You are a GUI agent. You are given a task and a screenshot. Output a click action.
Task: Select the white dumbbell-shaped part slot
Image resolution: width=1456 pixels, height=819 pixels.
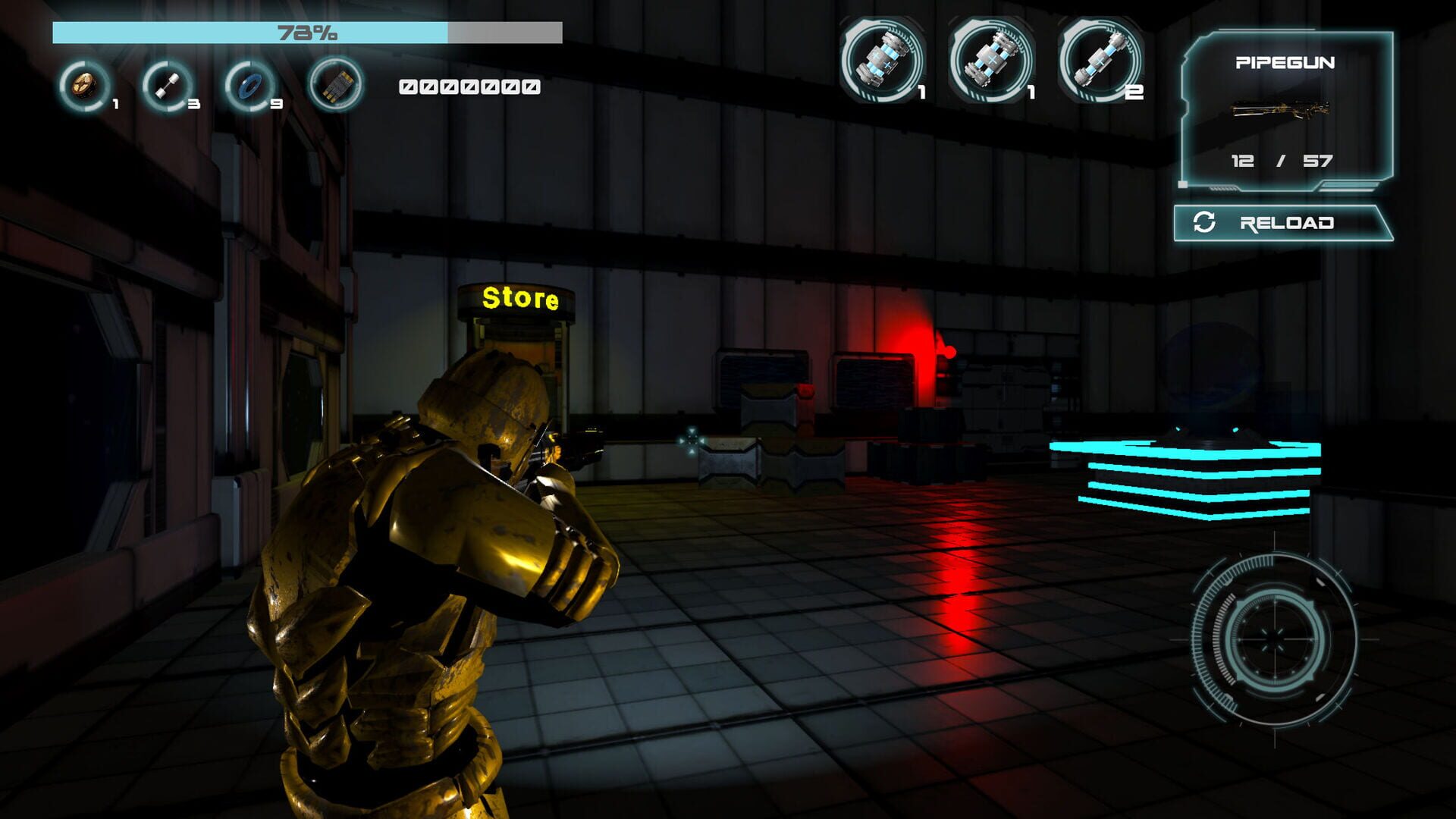(x=167, y=86)
